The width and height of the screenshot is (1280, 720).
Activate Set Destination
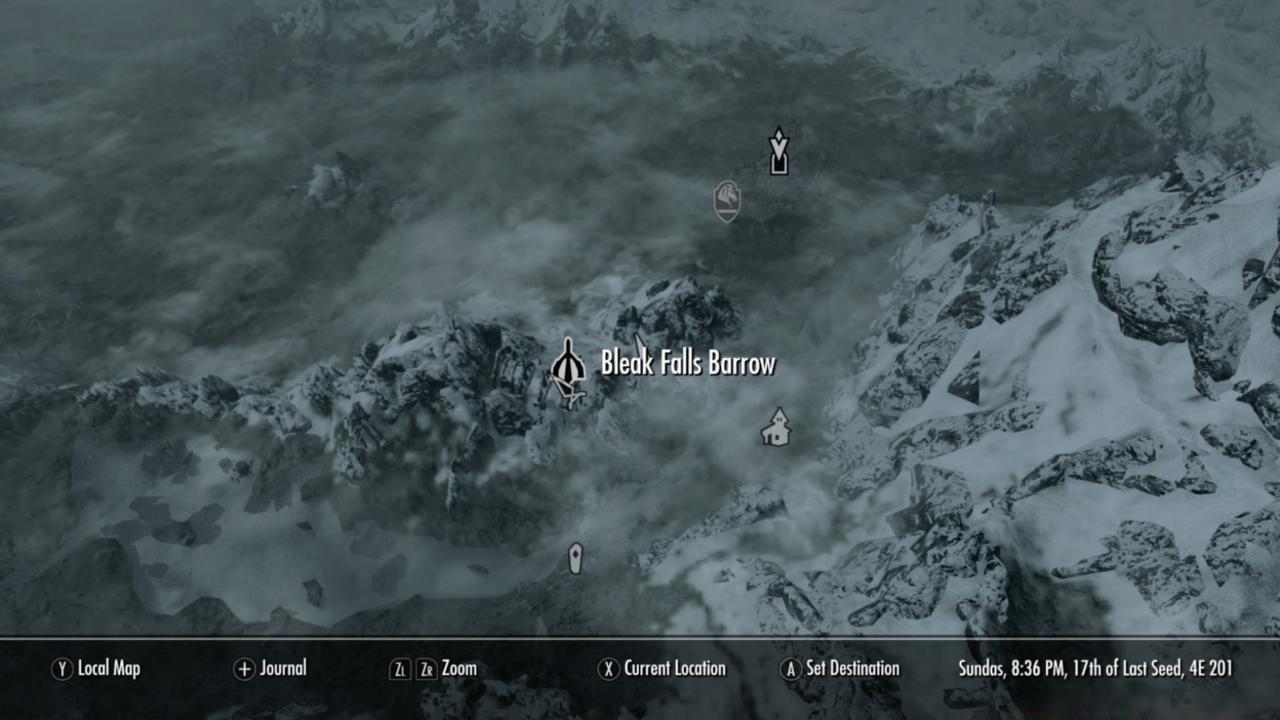click(840, 669)
